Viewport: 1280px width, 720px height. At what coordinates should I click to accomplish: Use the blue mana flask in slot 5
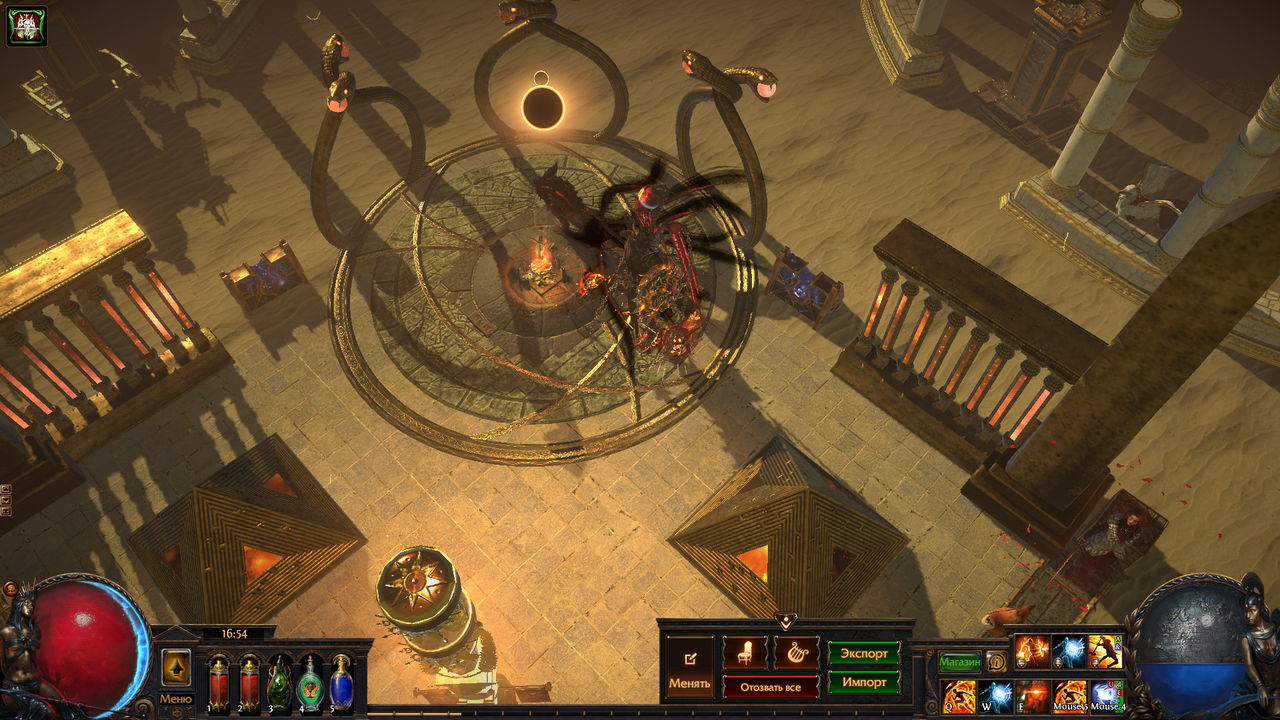coord(341,683)
